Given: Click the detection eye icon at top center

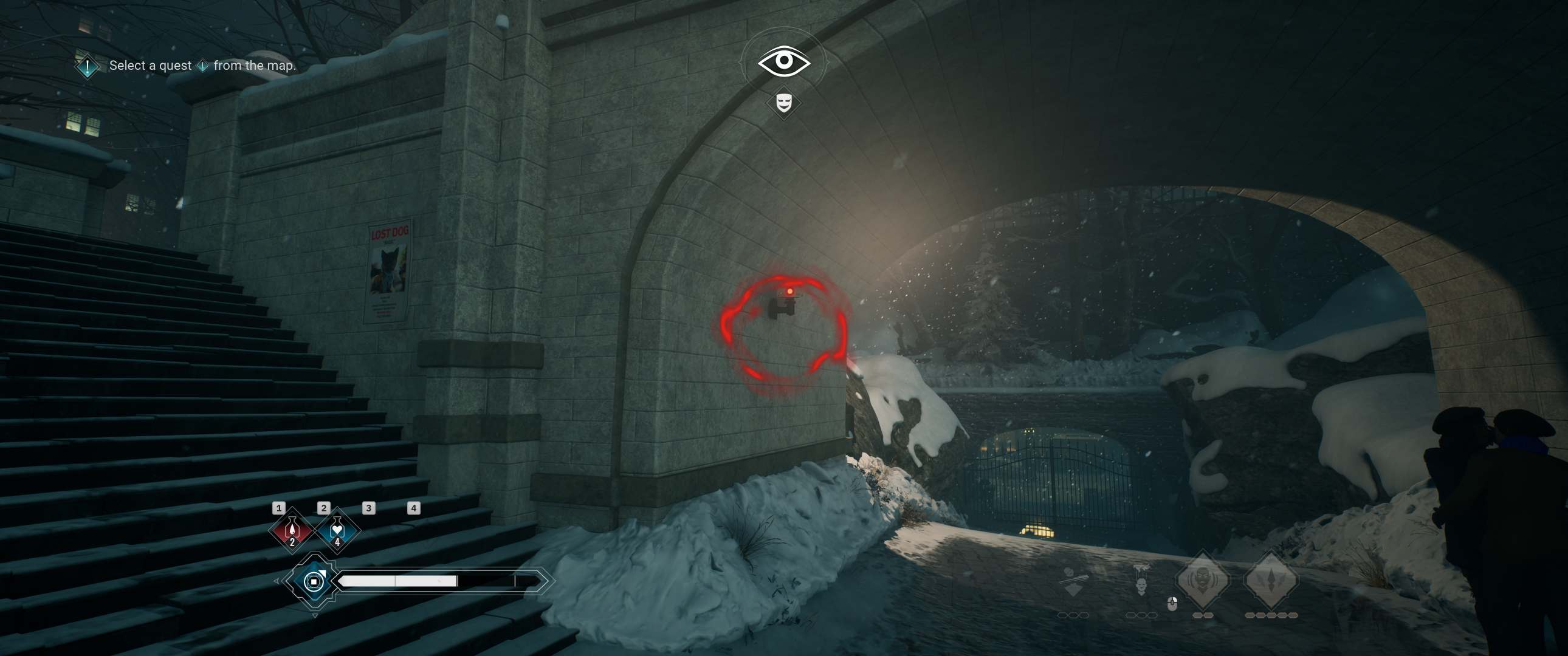Looking at the screenshot, I should (784, 61).
